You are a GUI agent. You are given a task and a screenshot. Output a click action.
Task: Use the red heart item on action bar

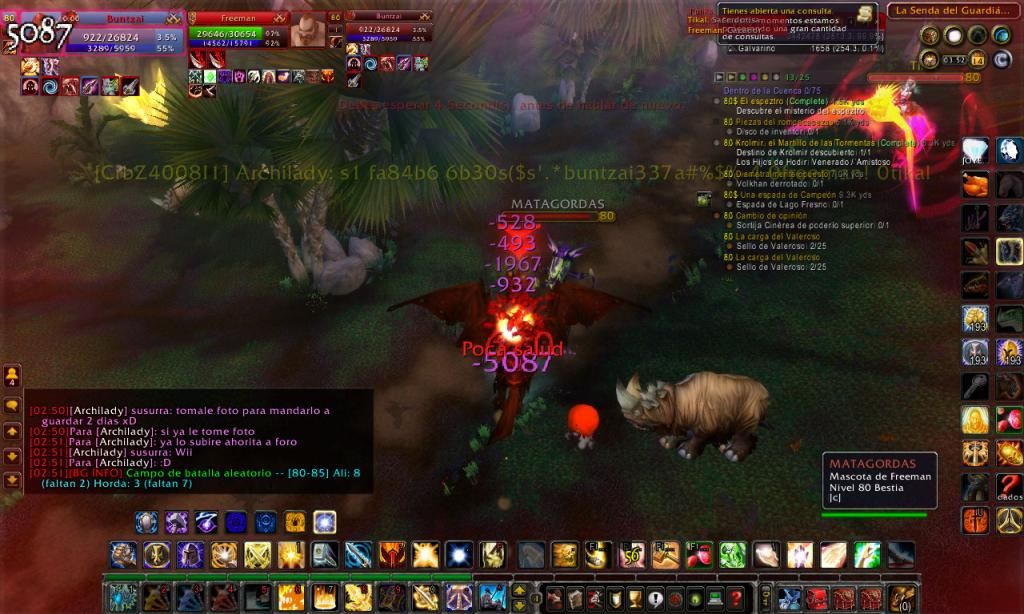(699, 554)
